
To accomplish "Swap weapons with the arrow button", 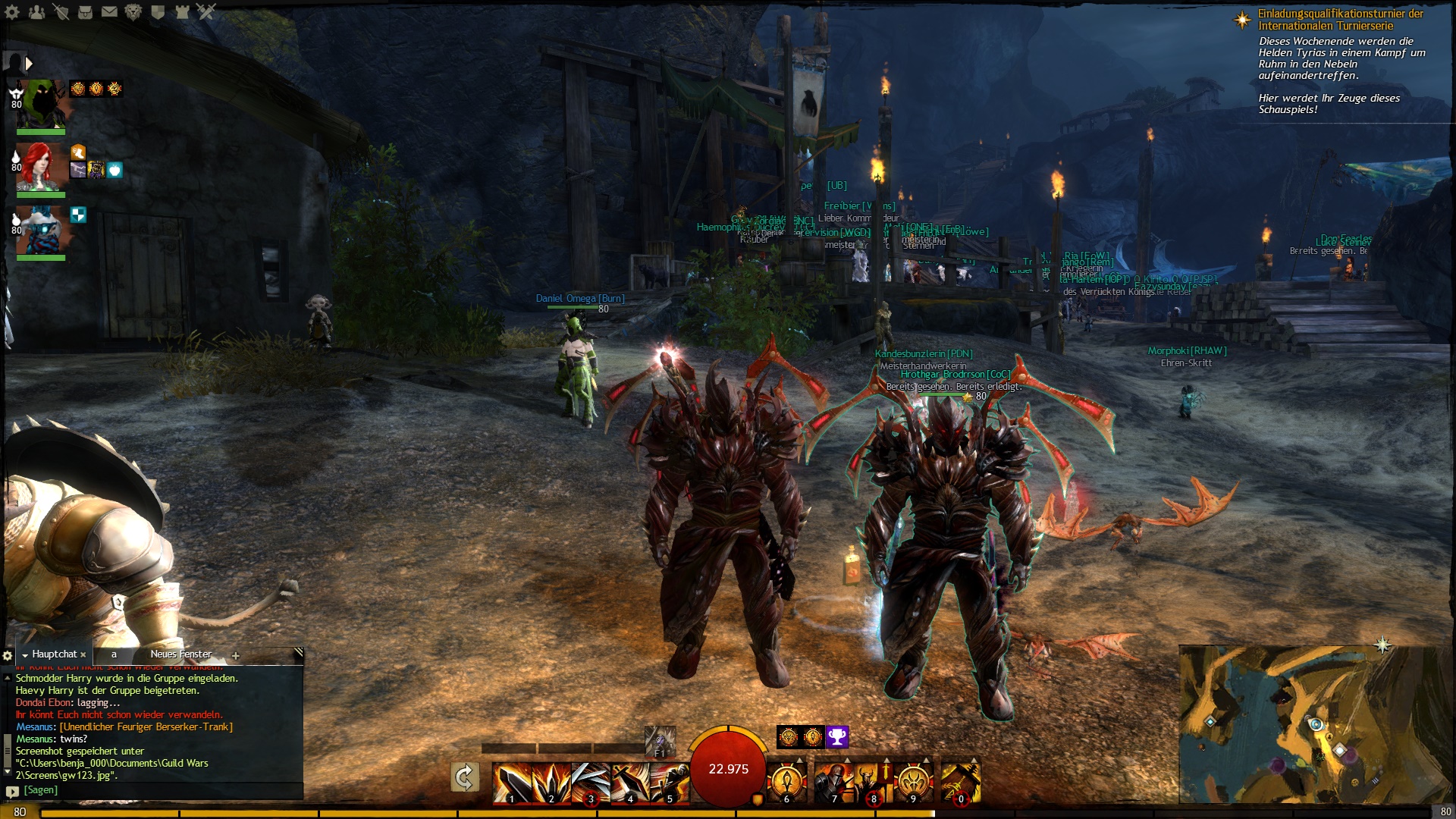I will [x=464, y=777].
